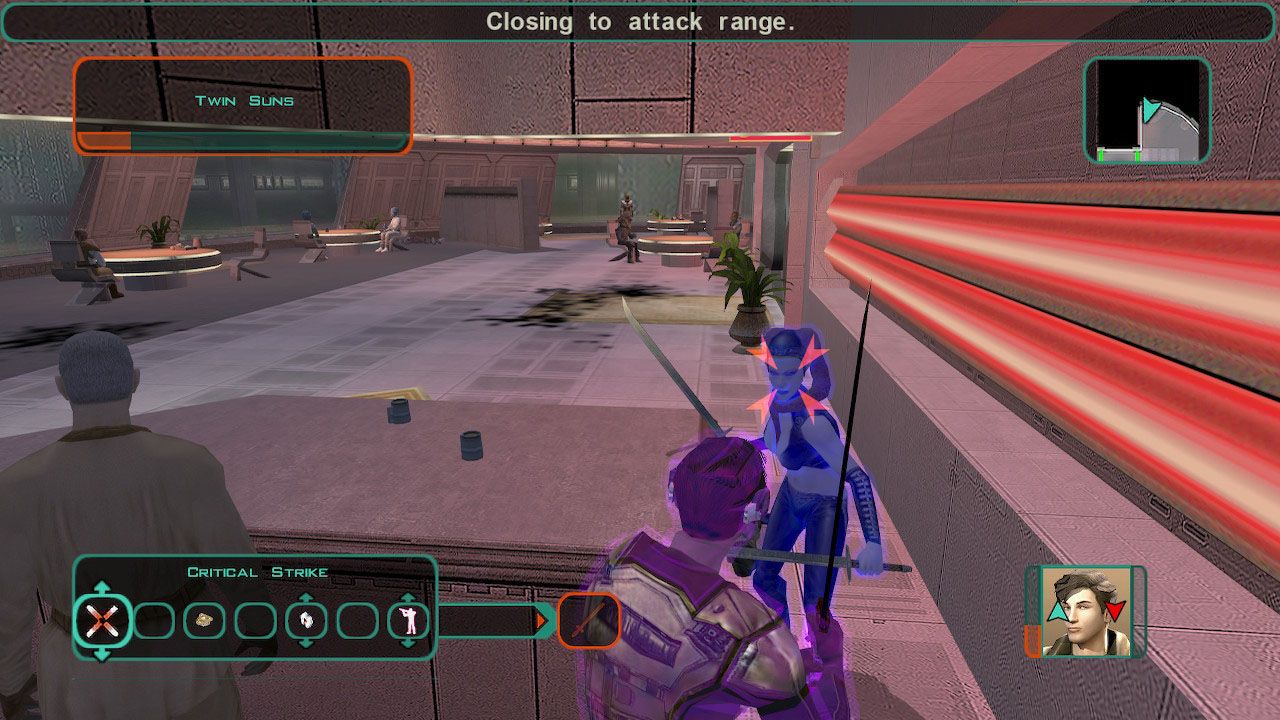1280x720 pixels.
Task: Click the teal level-up arrow on portrait
Action: 1057,611
